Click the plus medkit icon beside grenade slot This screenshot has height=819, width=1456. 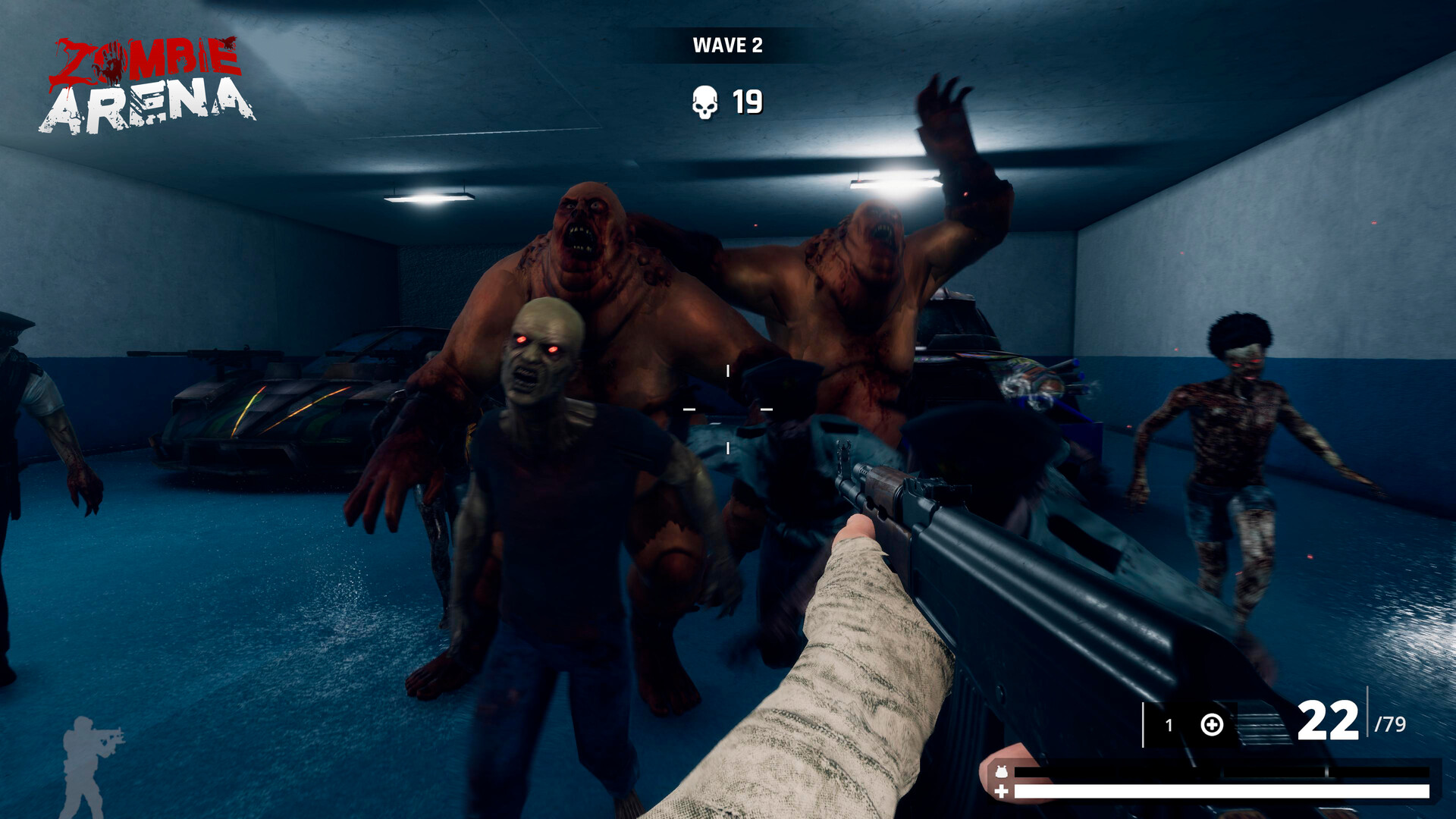tap(1212, 725)
